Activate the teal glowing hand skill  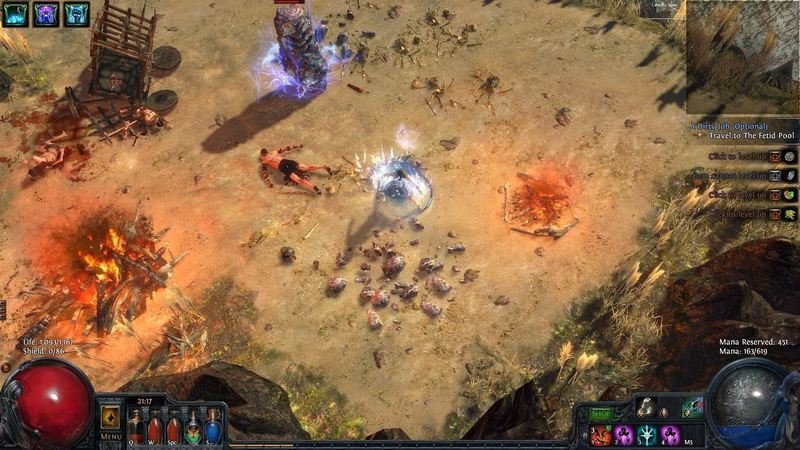(x=647, y=435)
